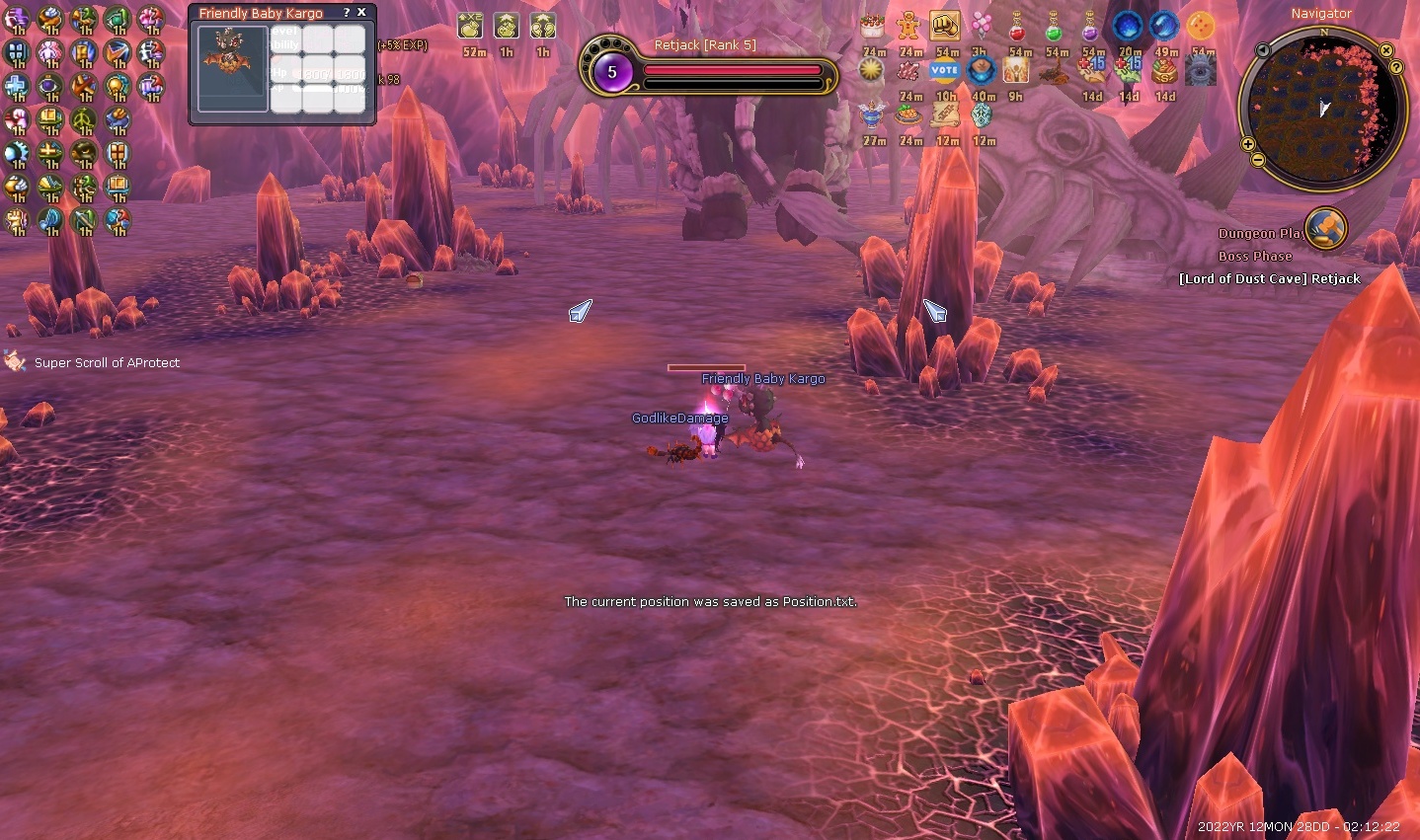Viewport: 1420px width, 840px height.
Task: Click the golden fist buff icon
Action: [x=945, y=26]
